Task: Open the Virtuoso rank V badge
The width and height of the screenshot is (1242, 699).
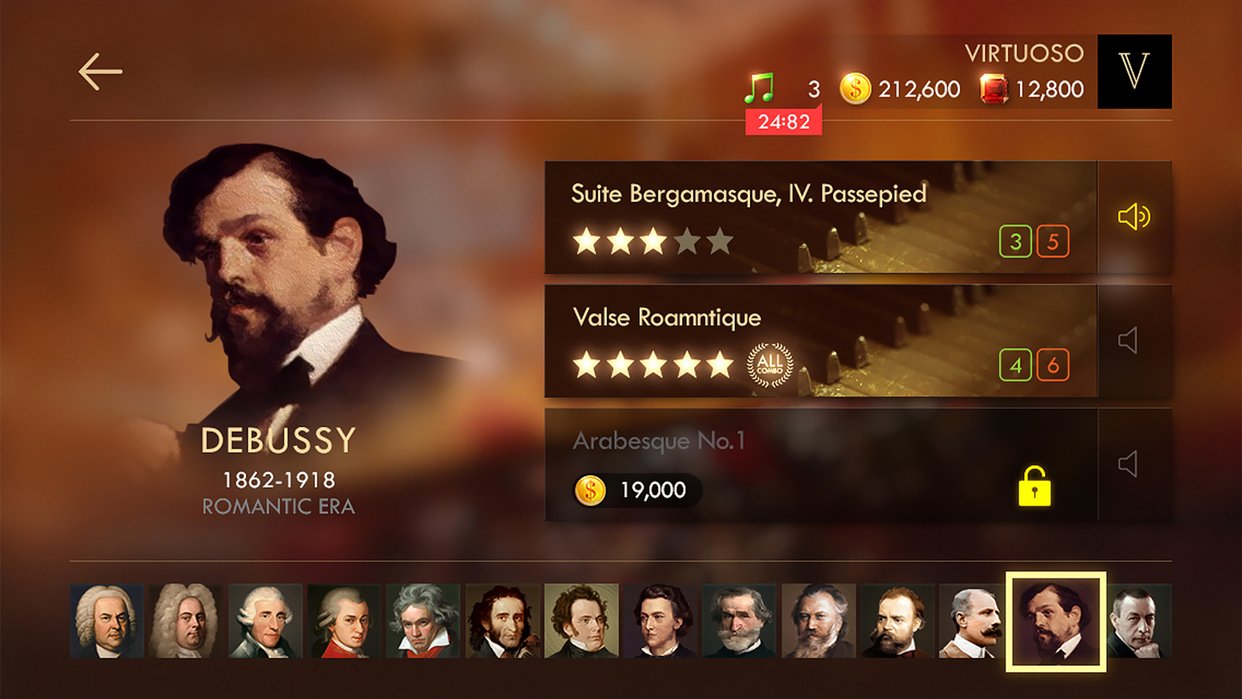Action: 1134,72
